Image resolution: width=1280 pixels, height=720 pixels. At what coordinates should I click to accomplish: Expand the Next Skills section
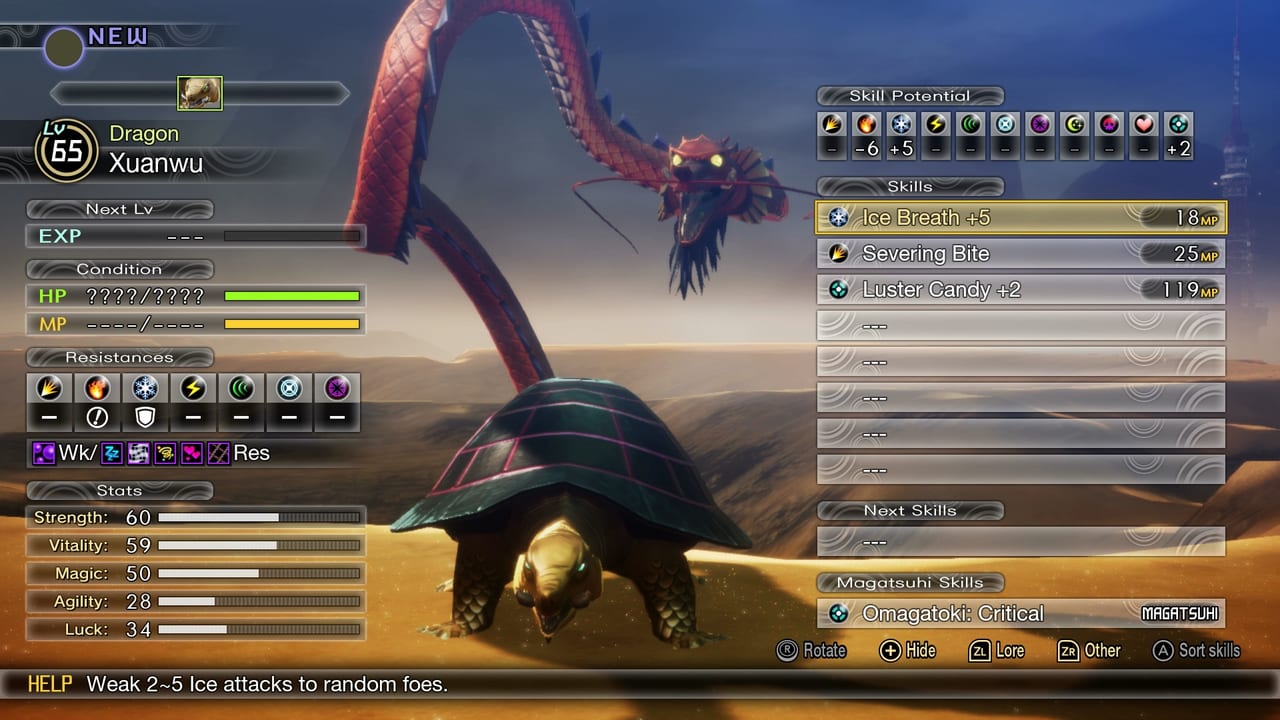[910, 510]
